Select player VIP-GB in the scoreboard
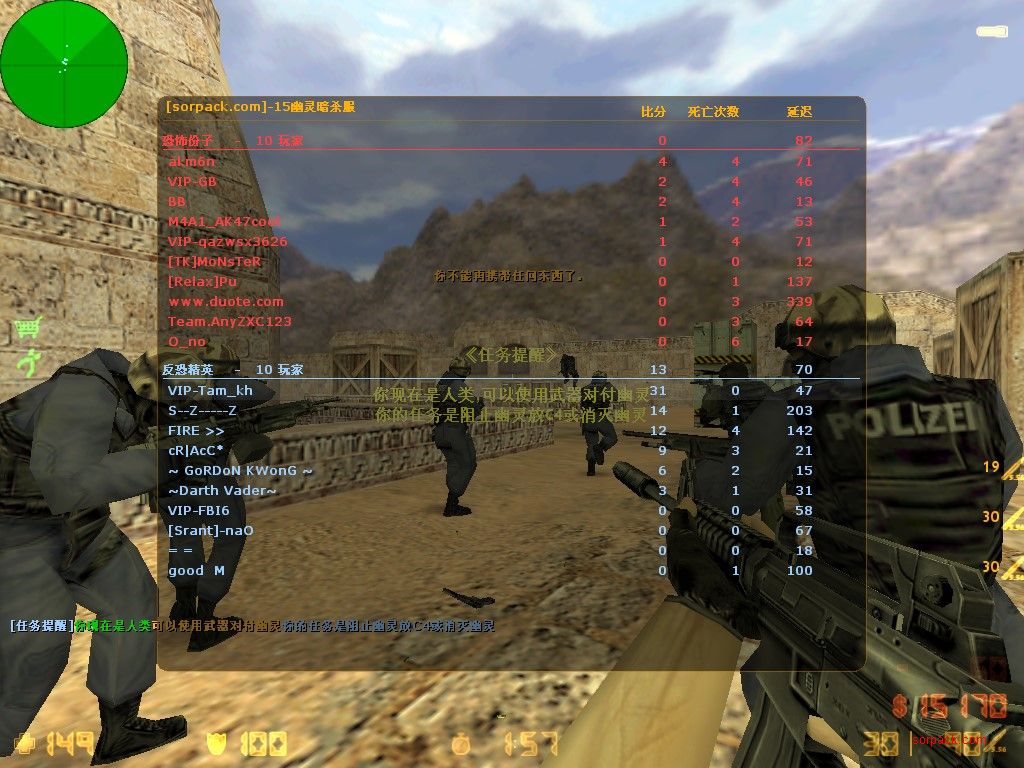 192,181
